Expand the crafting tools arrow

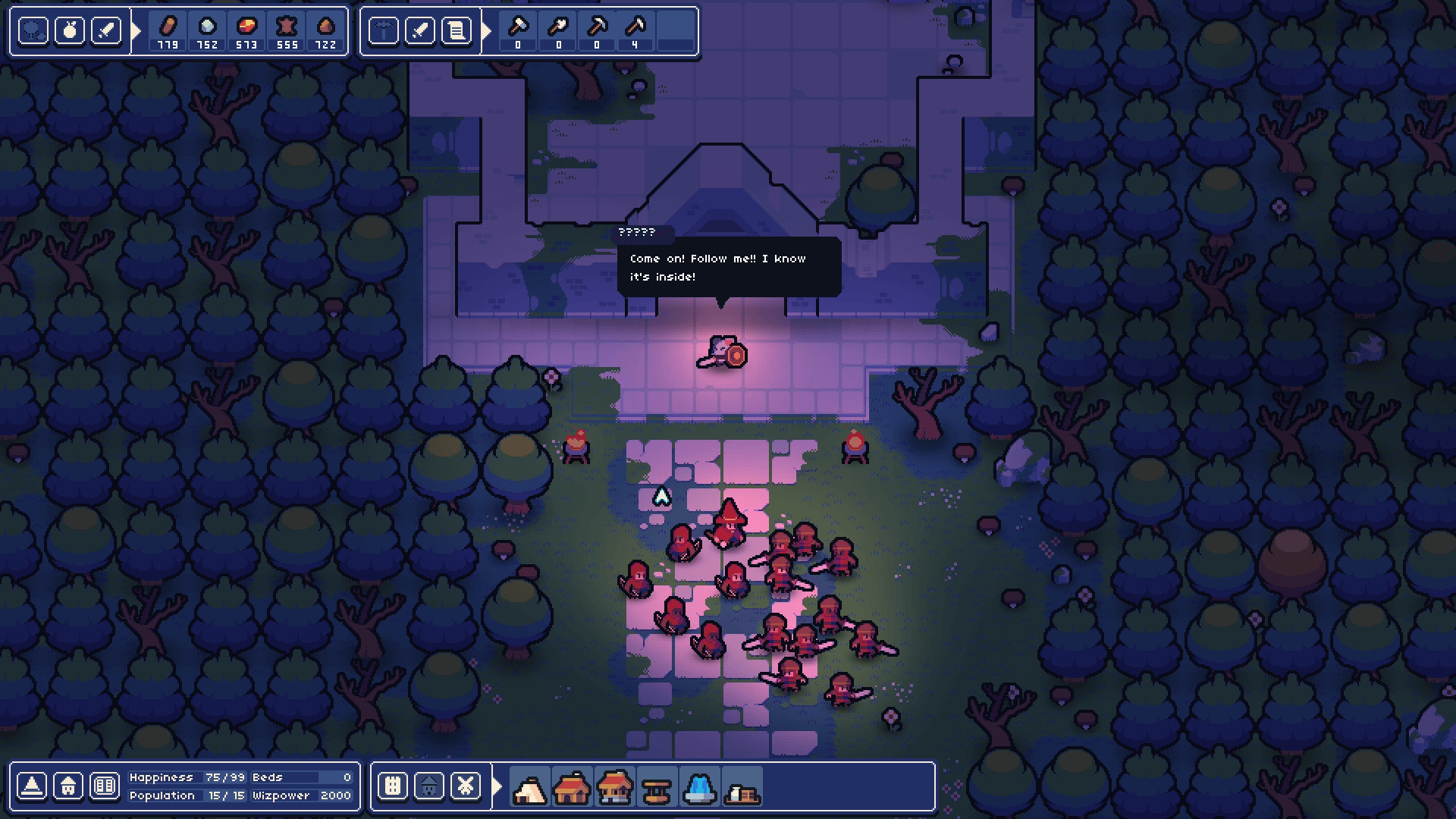coord(485,32)
